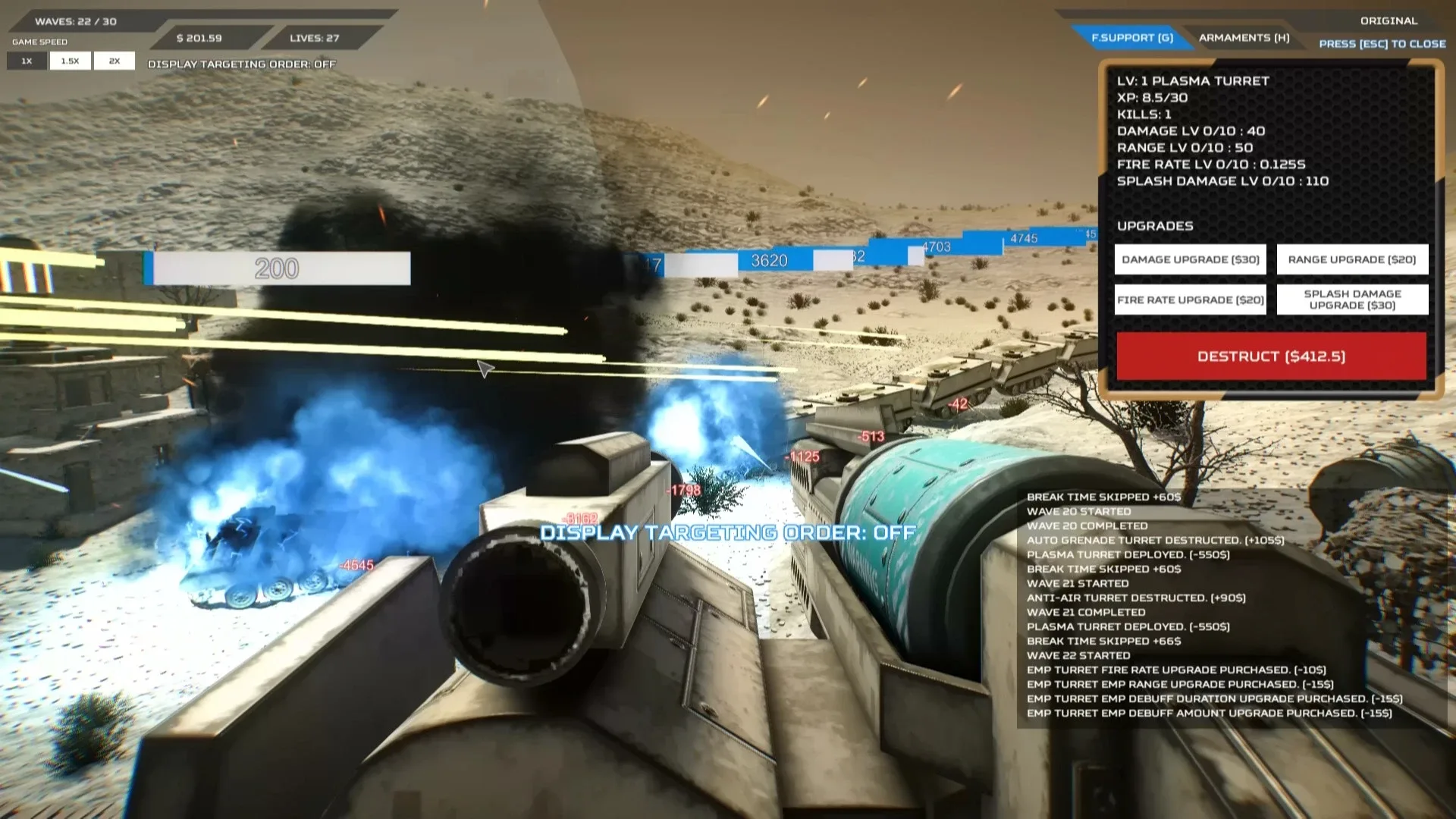Buy the Range Upgrade ($20)
The image size is (1456, 819).
click(1351, 259)
